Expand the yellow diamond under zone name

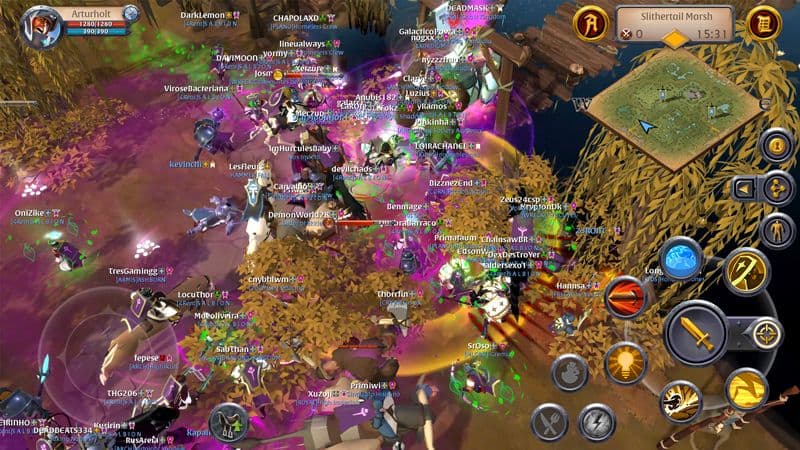[677, 39]
